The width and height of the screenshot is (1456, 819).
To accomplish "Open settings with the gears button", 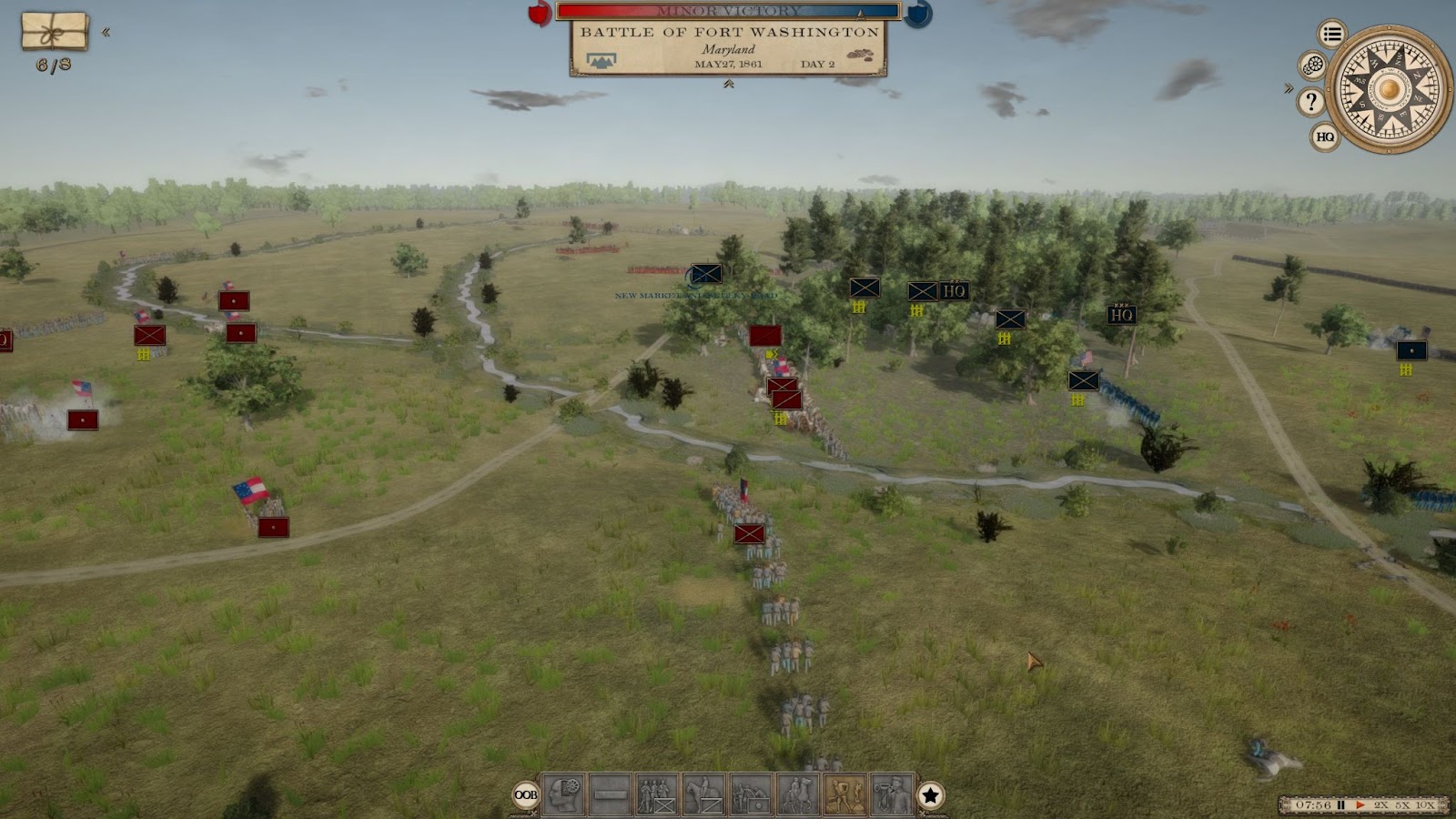I will click(x=1312, y=66).
